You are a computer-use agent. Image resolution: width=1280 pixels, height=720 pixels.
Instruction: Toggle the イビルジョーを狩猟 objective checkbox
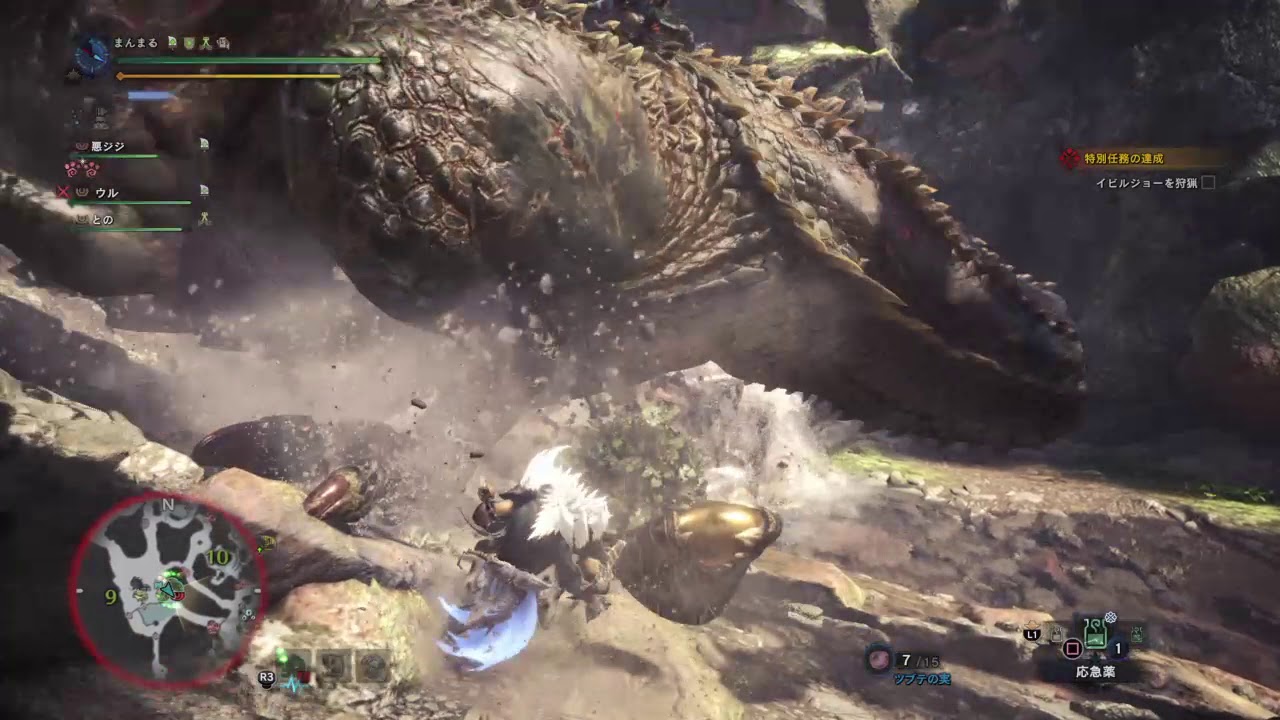[x=1208, y=183]
